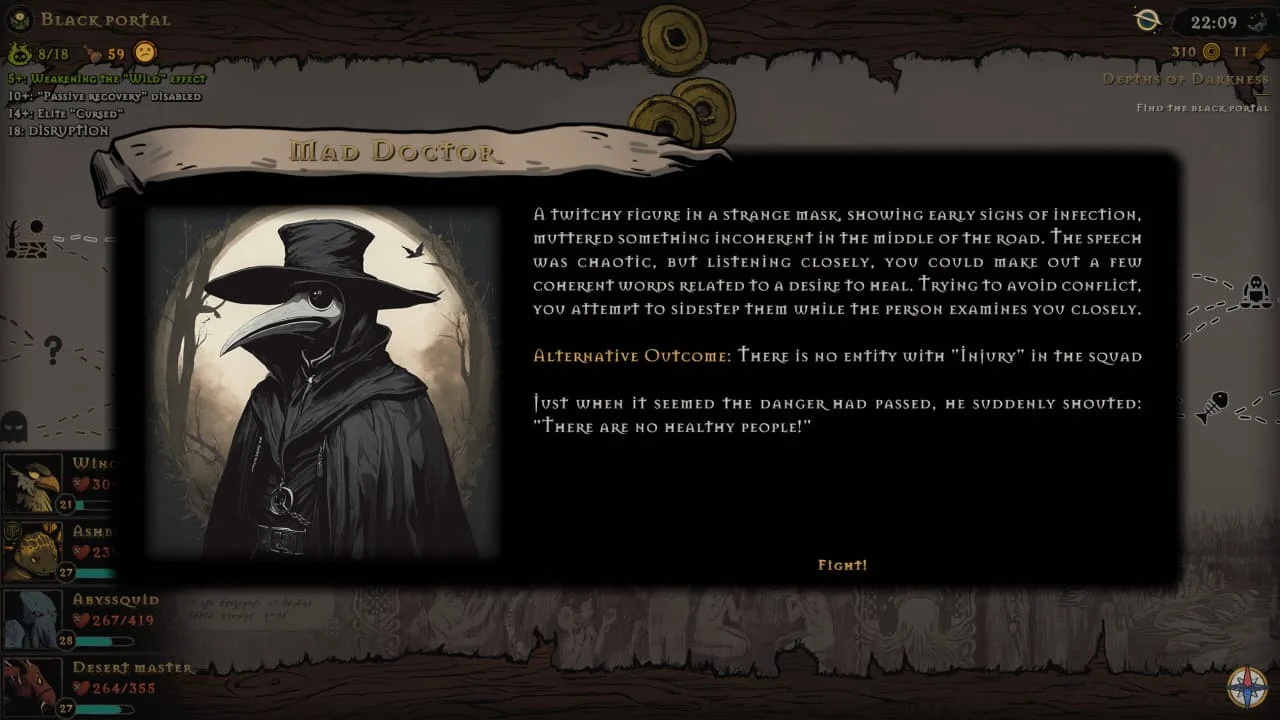Select the fish skeleton map node

coord(1210,407)
